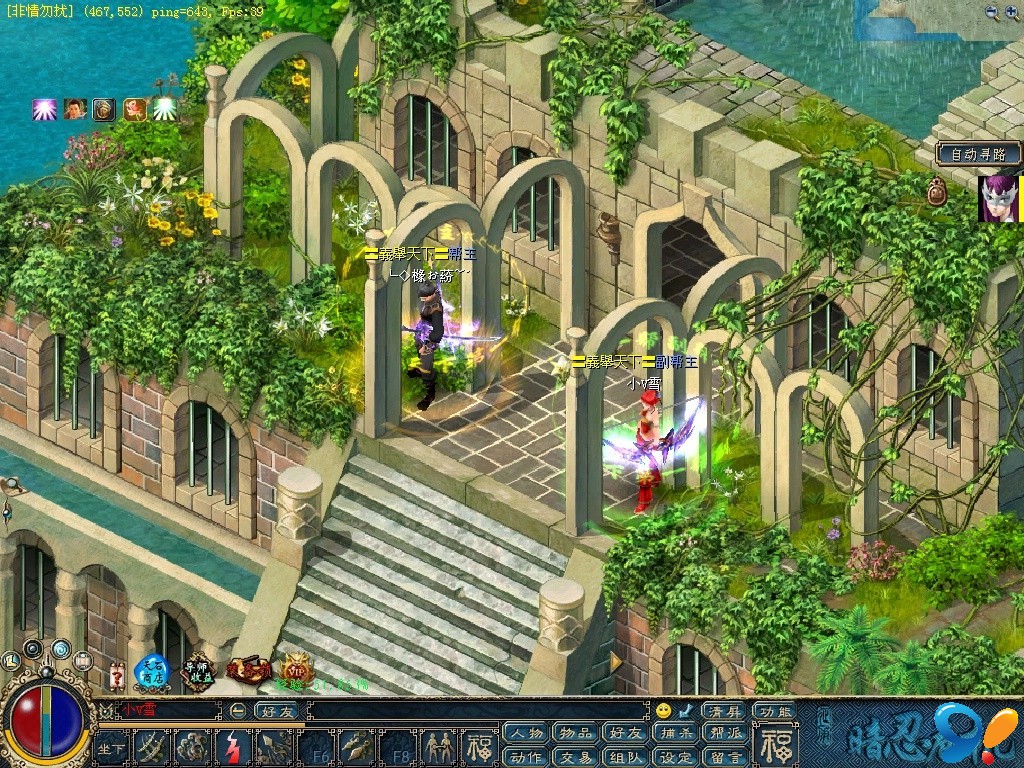The height and width of the screenshot is (768, 1024).
Task: Zoom out the minimap with the minus magnifier
Action: pyautogui.click(x=991, y=12)
